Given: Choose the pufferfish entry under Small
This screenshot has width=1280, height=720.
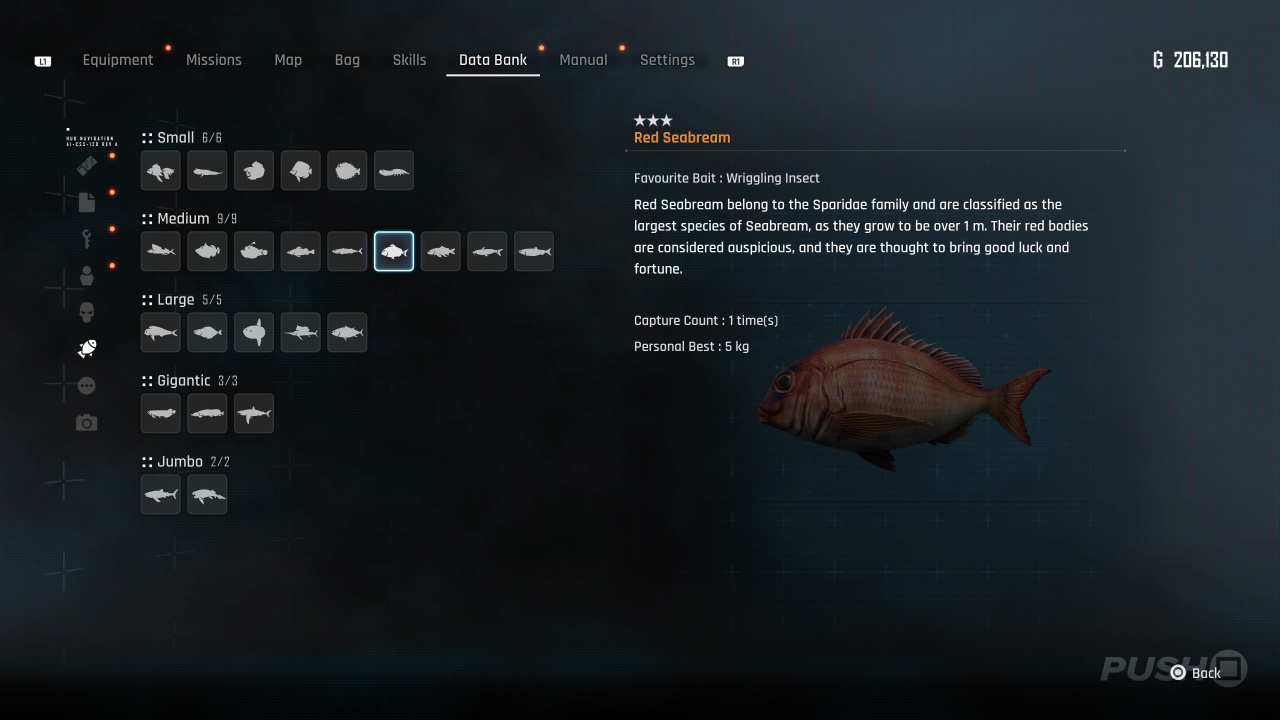Looking at the screenshot, I should [347, 171].
